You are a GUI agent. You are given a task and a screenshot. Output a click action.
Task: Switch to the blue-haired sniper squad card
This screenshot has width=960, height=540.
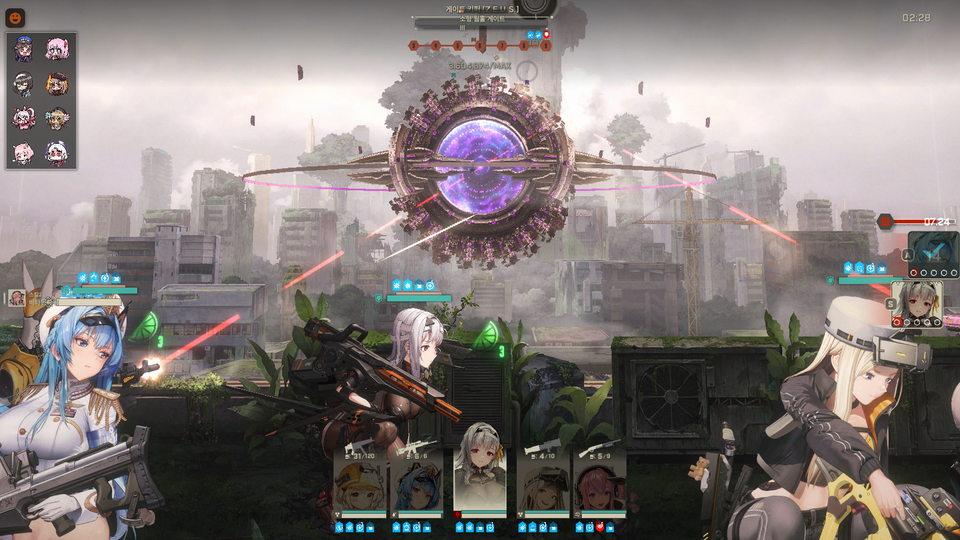click(x=416, y=484)
